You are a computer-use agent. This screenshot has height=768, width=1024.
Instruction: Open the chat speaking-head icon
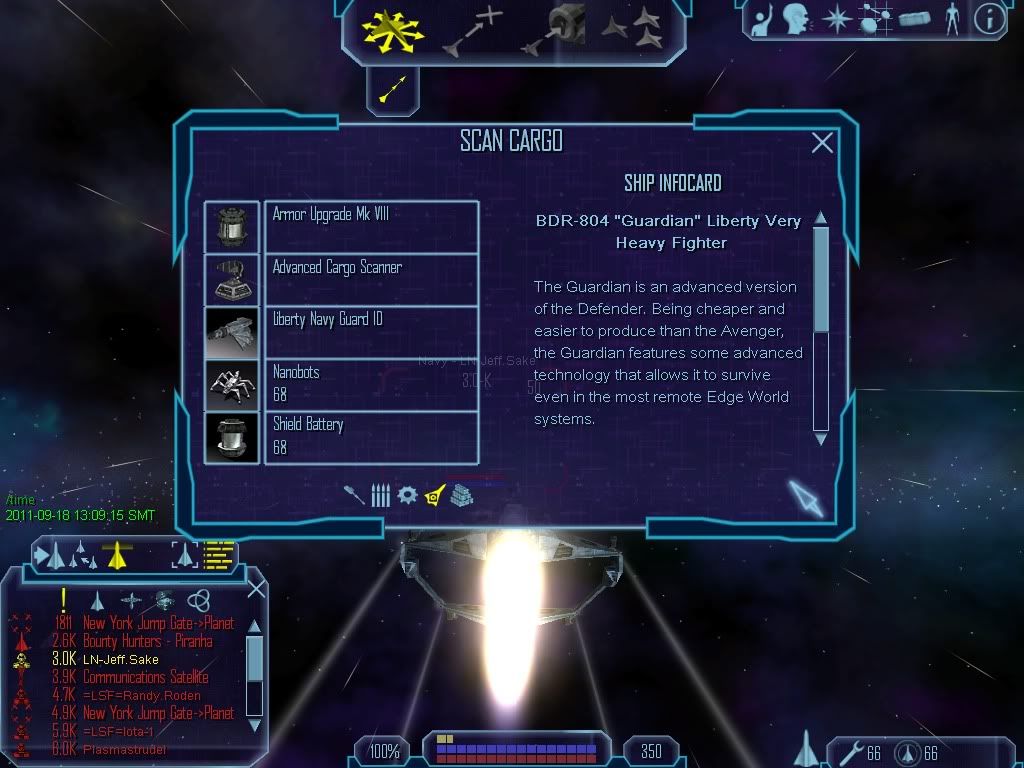click(796, 19)
